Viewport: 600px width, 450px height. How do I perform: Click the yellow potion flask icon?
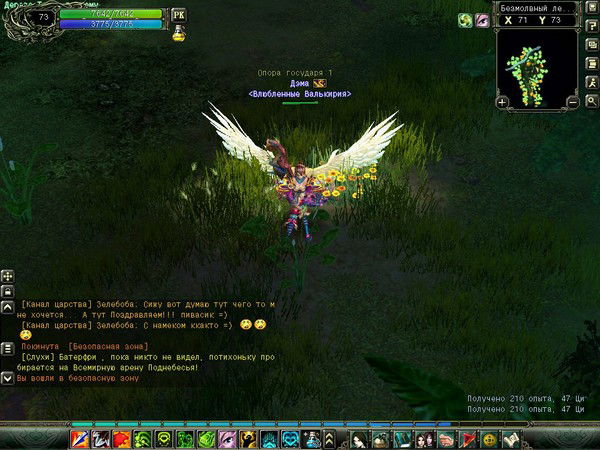178,34
